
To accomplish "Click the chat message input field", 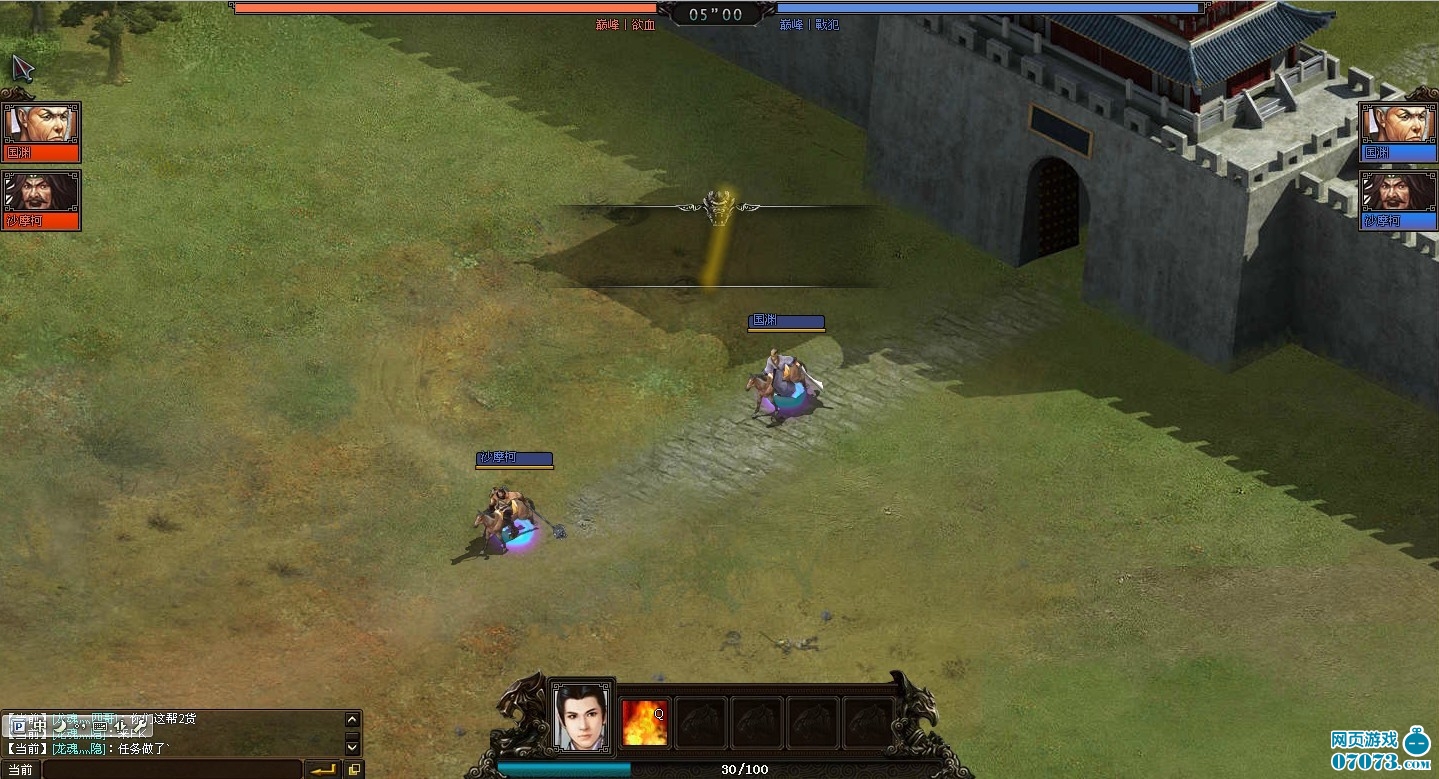I will click(x=170, y=770).
